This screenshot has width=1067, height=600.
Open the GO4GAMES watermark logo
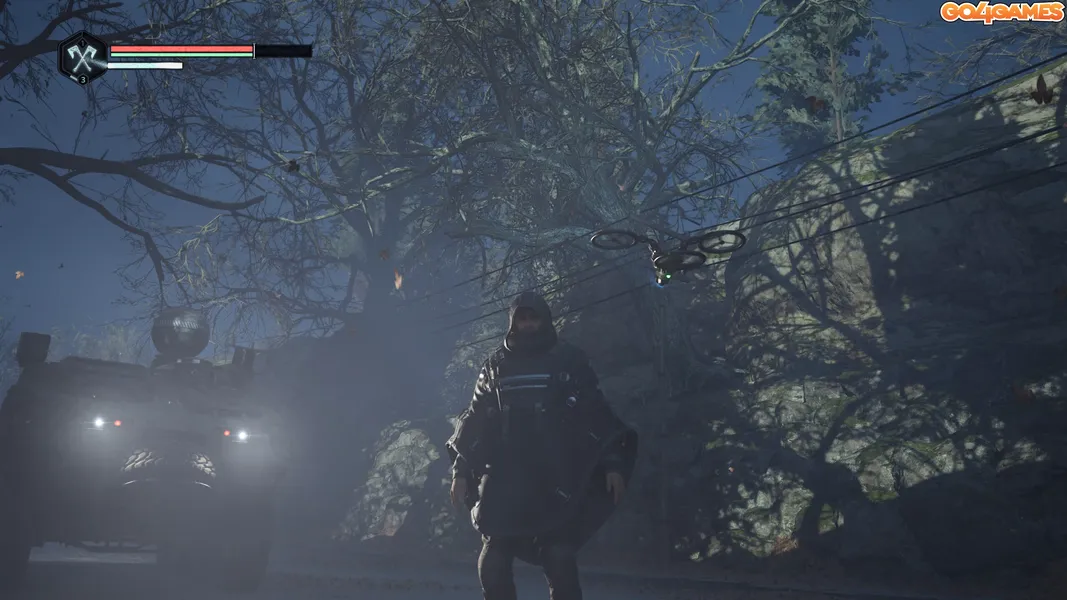pyautogui.click(x=1001, y=12)
